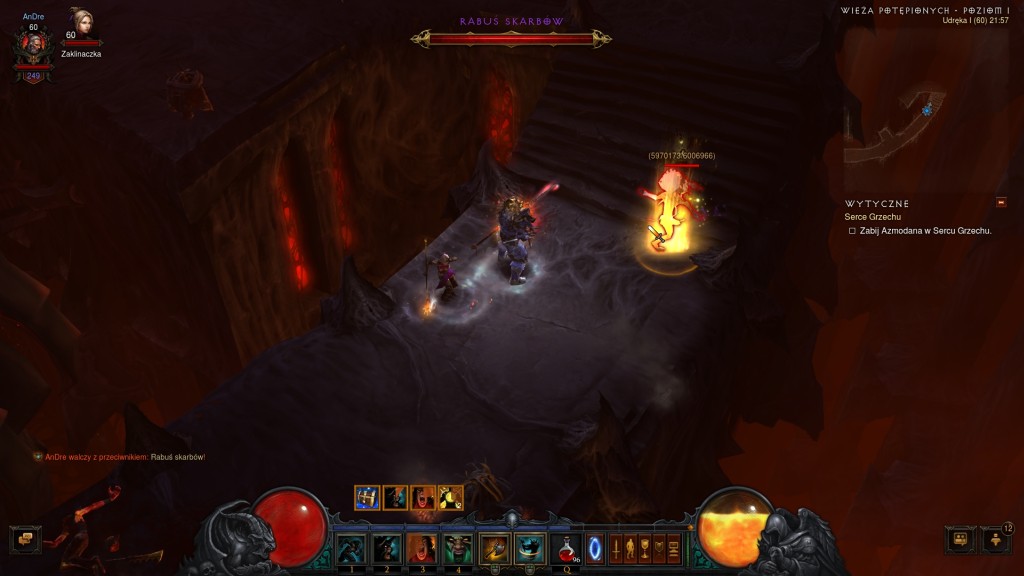Click the treasure chest buff icon

point(367,497)
